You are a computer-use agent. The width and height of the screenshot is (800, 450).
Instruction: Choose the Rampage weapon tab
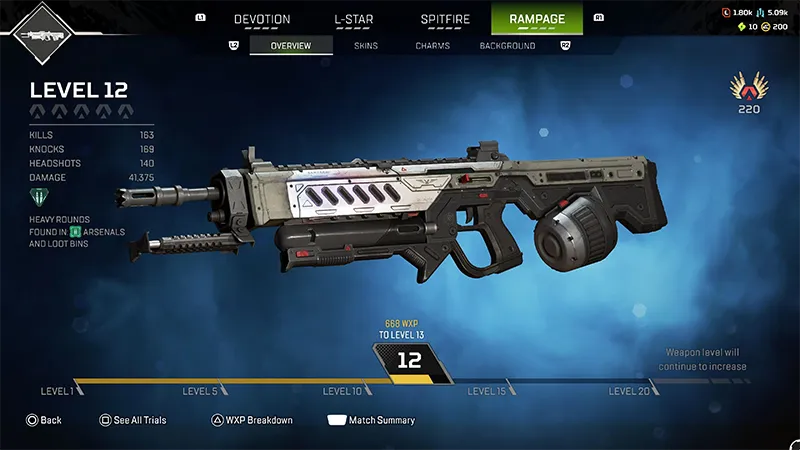pos(537,19)
